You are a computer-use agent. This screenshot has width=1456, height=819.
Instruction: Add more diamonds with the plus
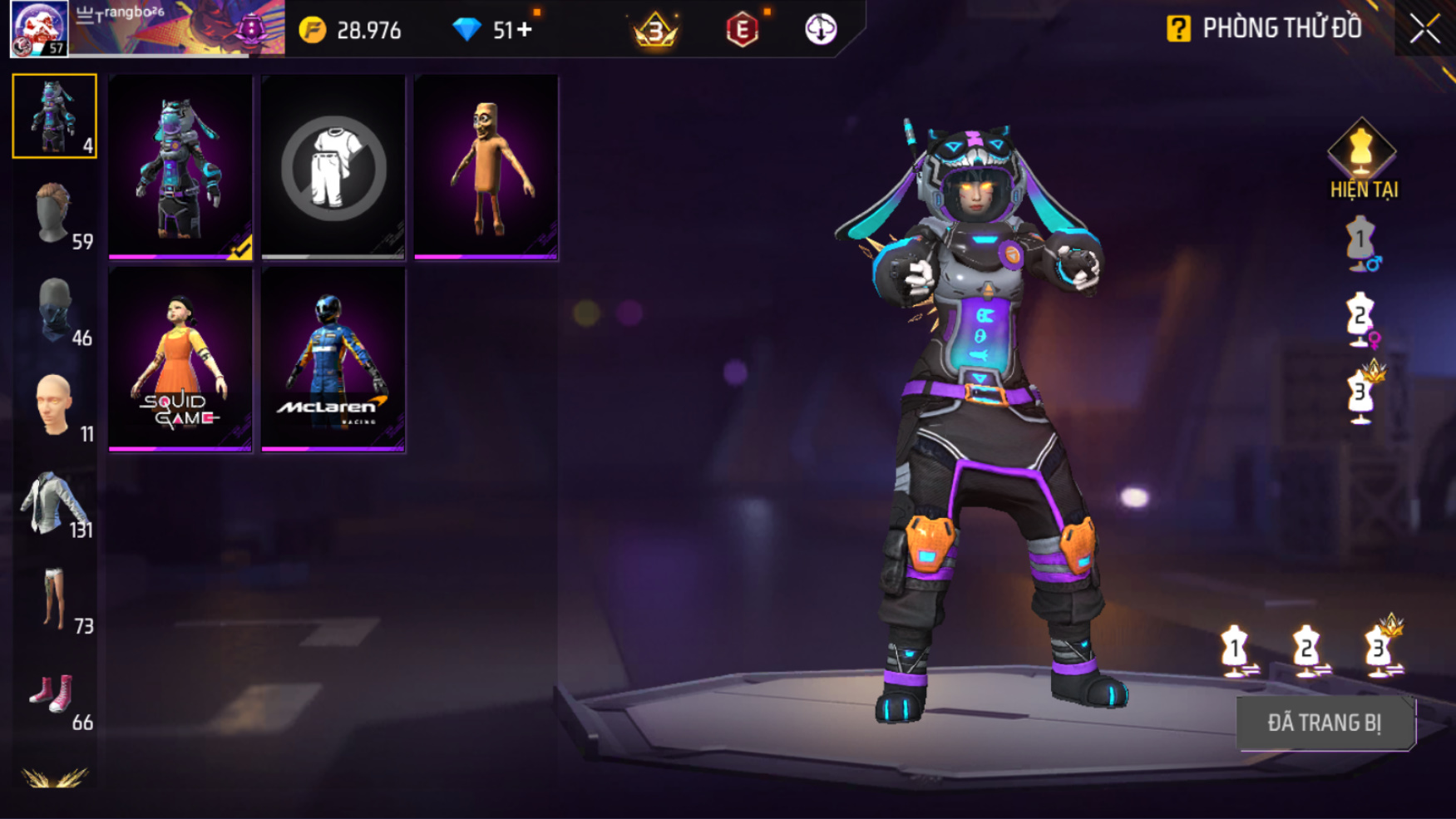pos(525,30)
